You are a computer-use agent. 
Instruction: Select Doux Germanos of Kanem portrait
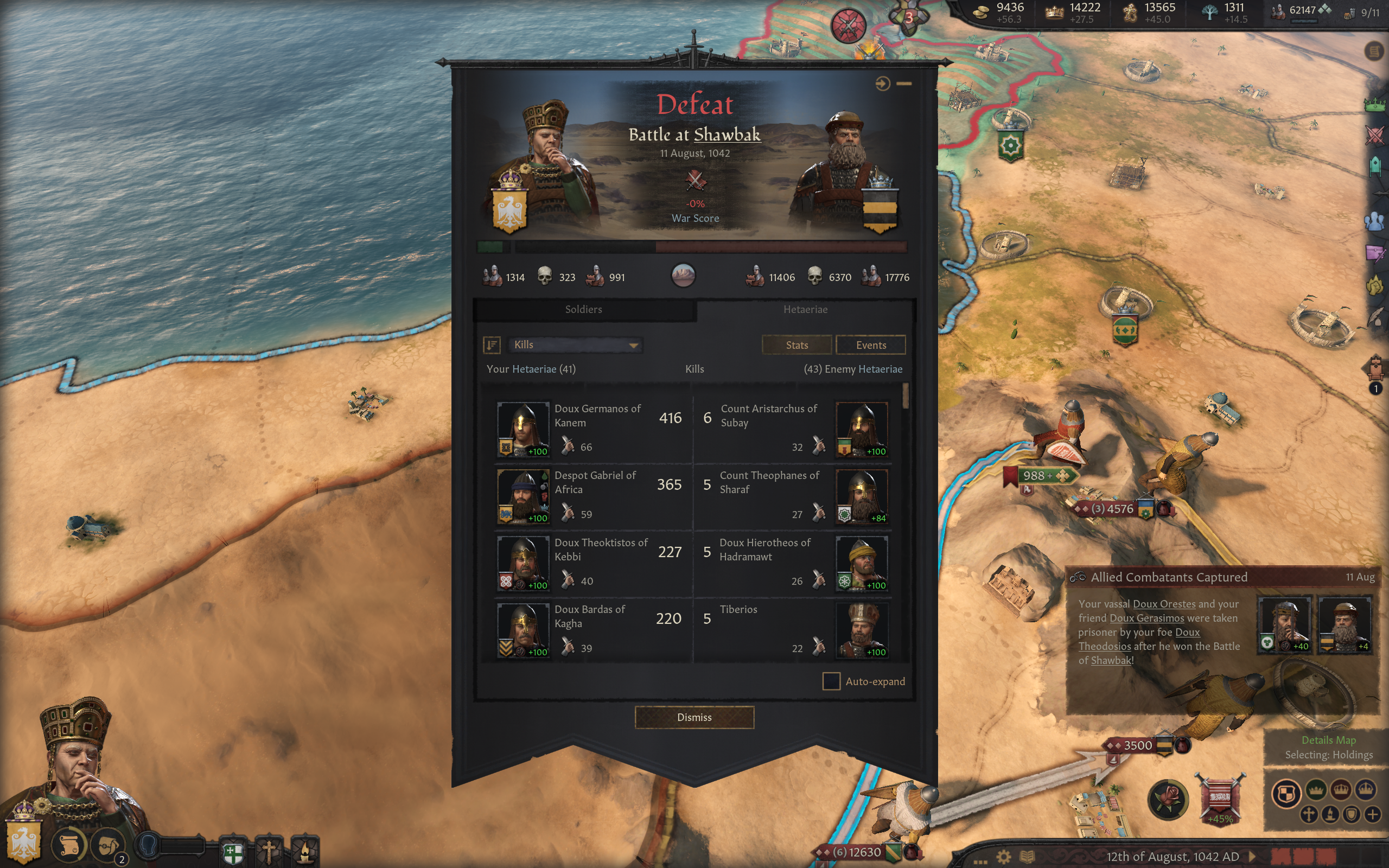(x=523, y=429)
